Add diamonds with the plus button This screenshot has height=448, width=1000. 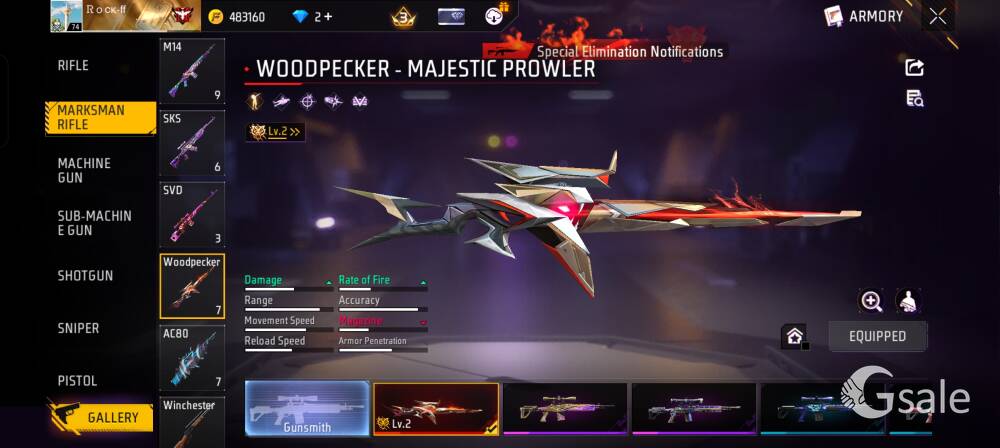coord(328,17)
